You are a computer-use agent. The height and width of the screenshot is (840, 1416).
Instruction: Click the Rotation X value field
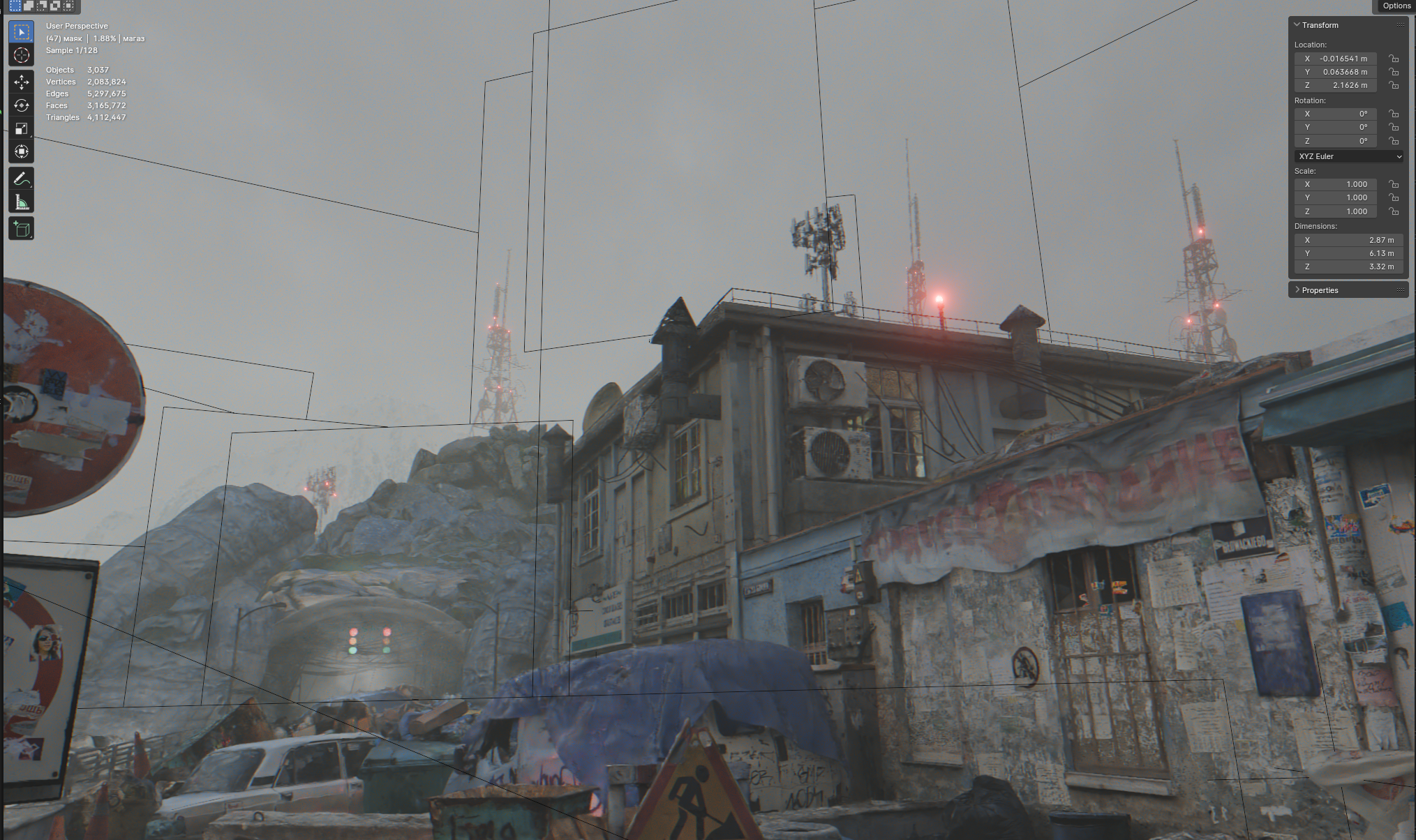pyautogui.click(x=1339, y=114)
